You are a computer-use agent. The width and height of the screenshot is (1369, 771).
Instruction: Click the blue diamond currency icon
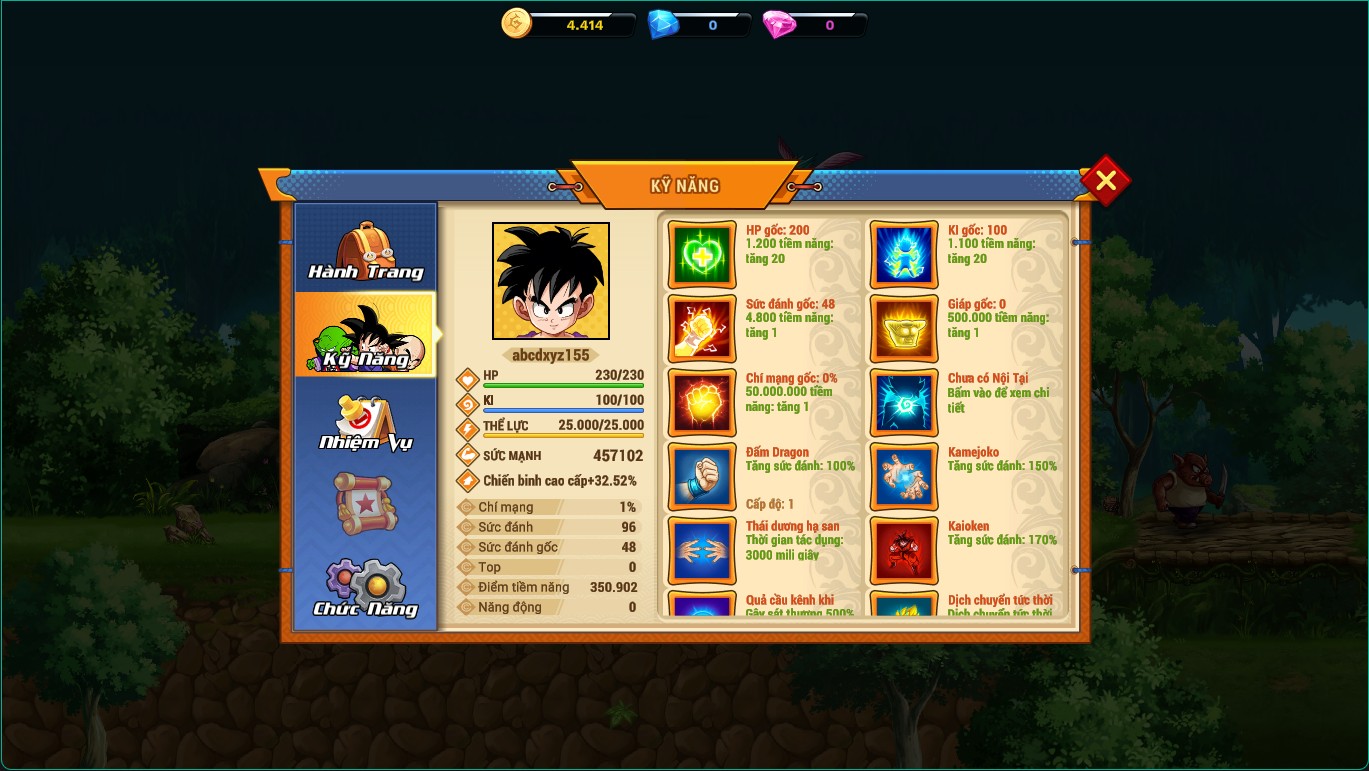tap(663, 24)
